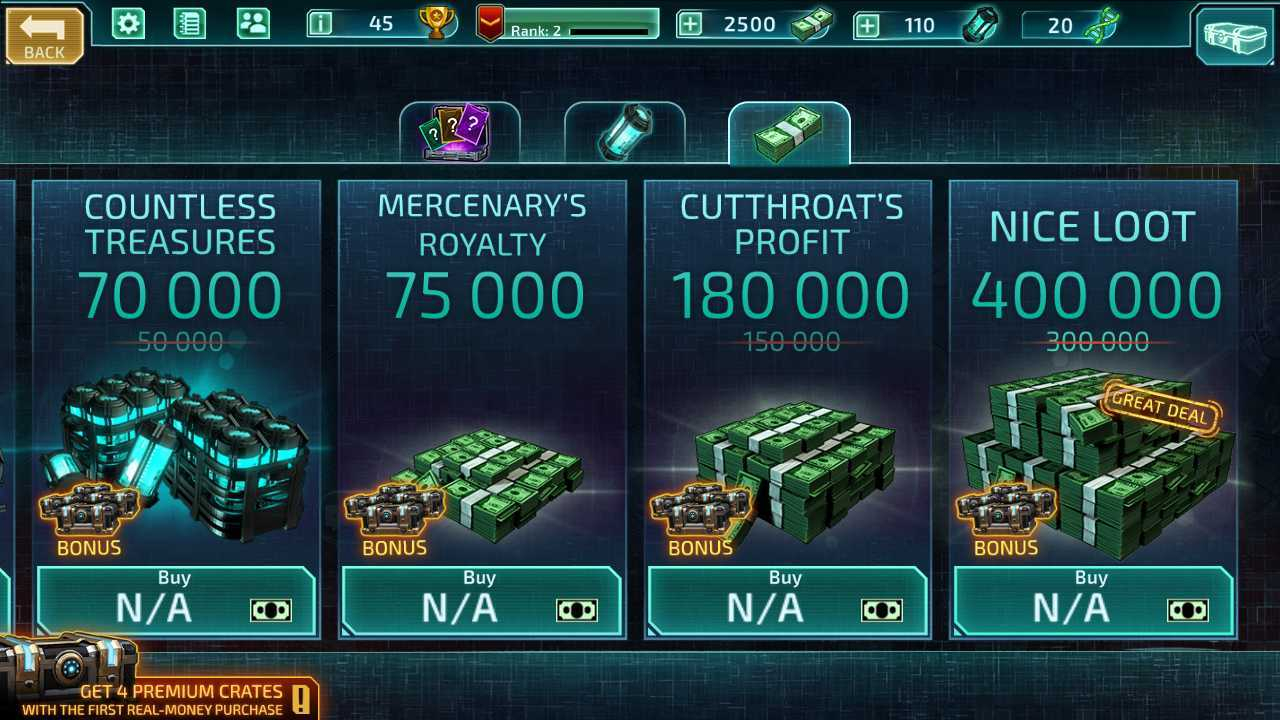Buy the Nice Loot pack
1280x720 pixels.
(x=1093, y=600)
